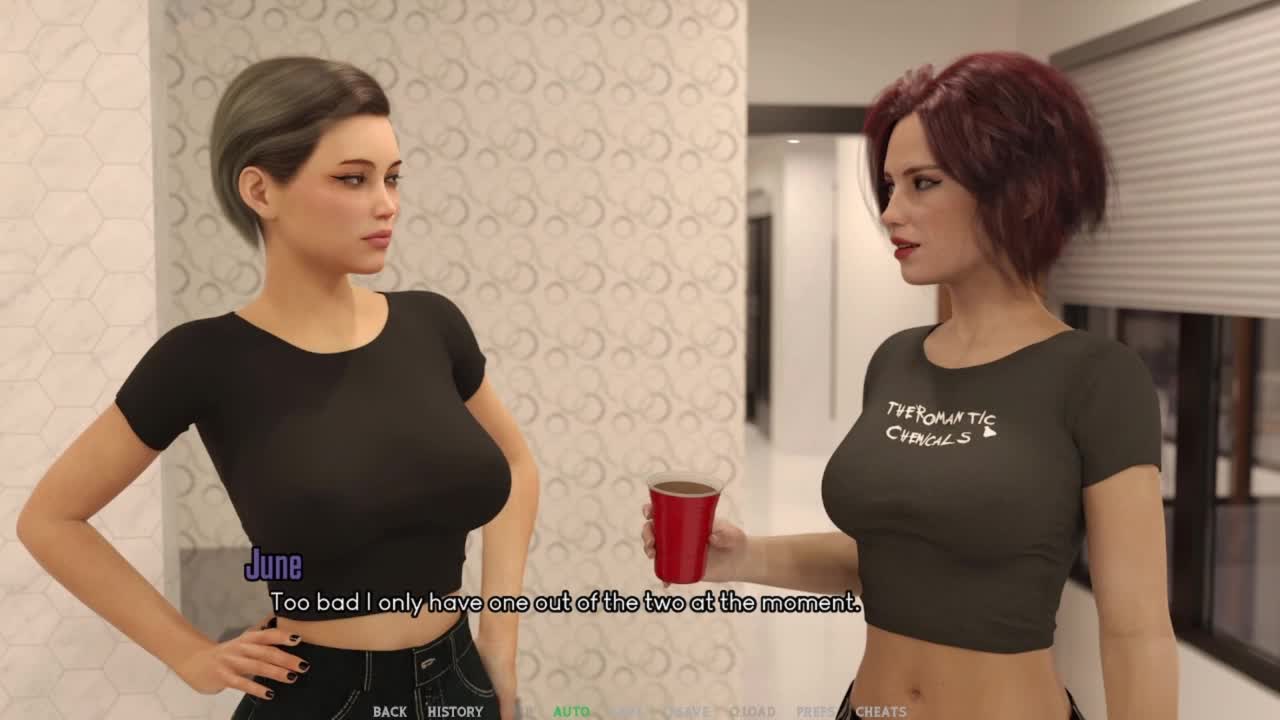
Task: Open the dialogue History log
Action: coord(455,712)
